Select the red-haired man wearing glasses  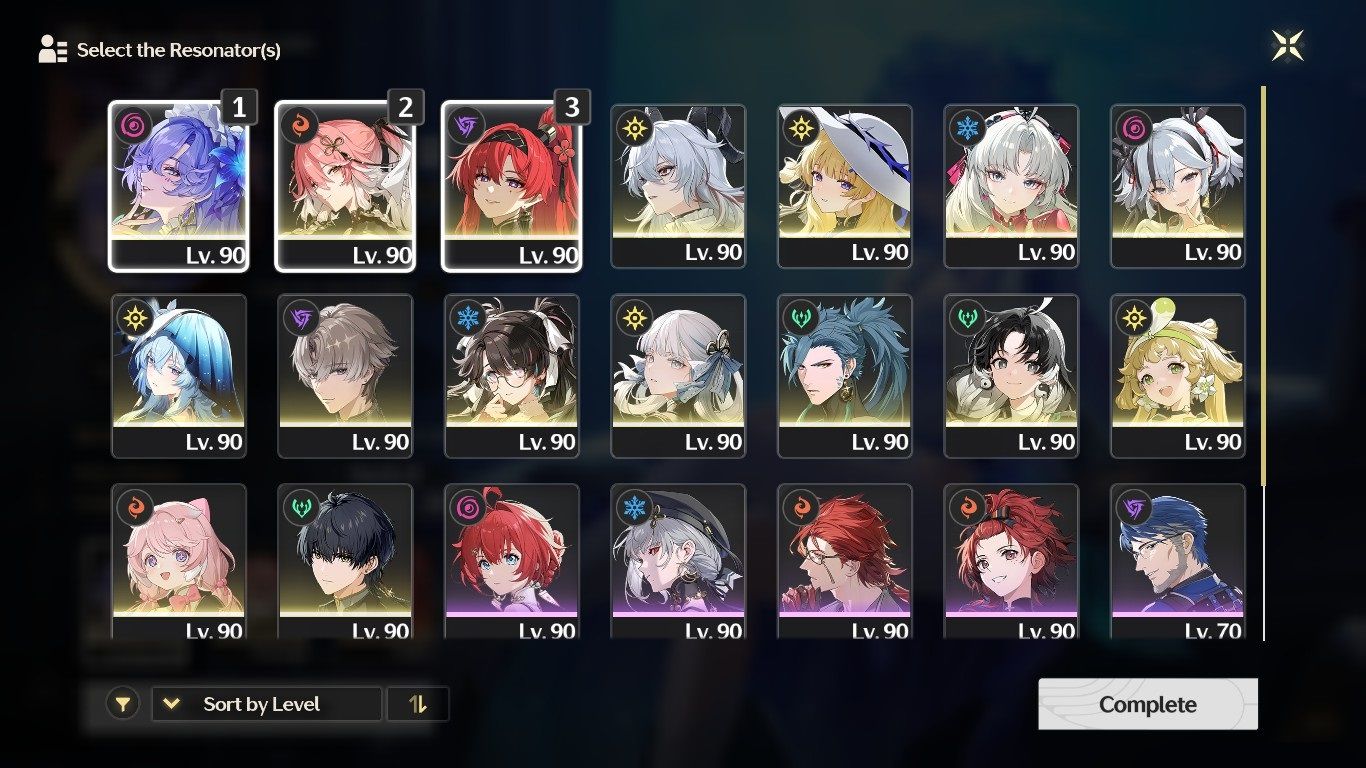(x=844, y=562)
